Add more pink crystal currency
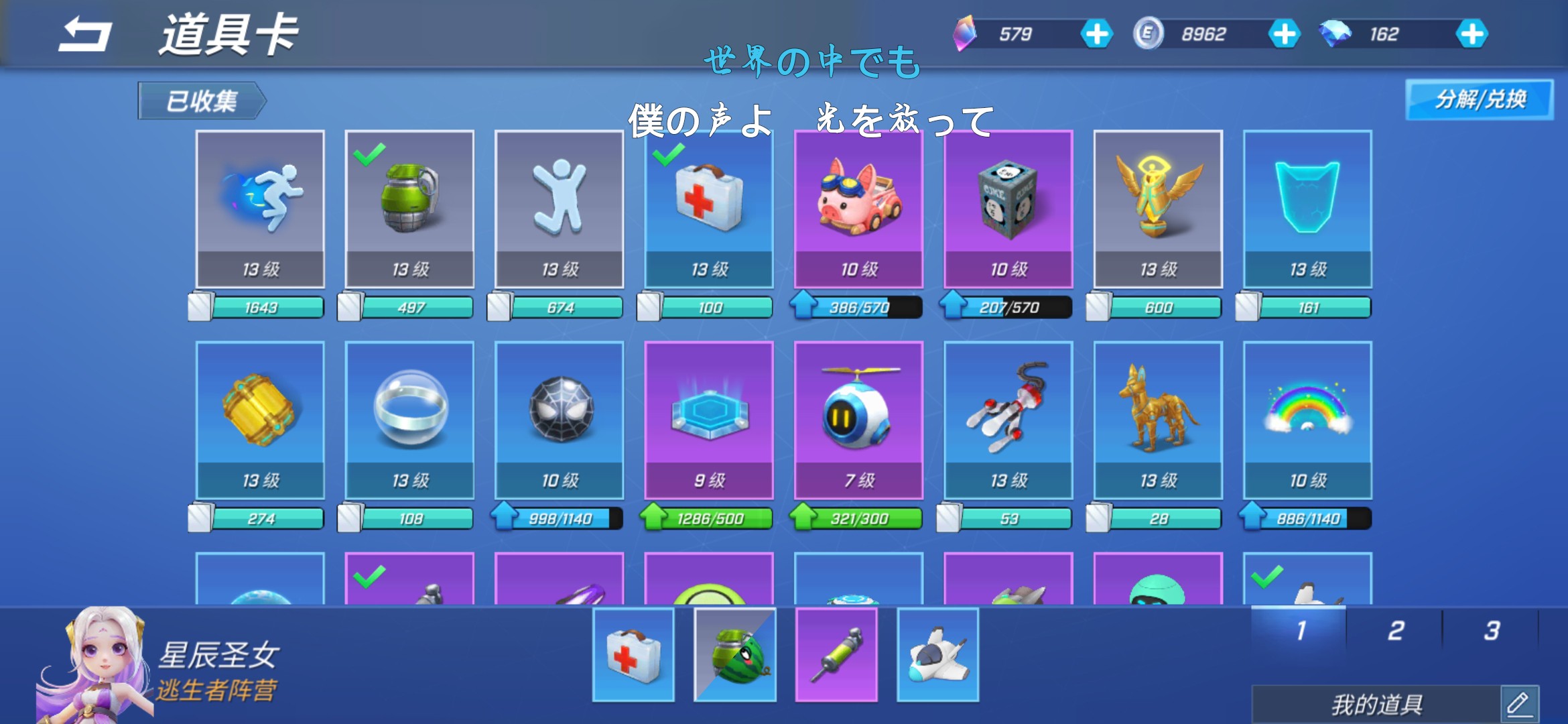Viewport: 1568px width, 724px height. pyautogui.click(x=1096, y=34)
